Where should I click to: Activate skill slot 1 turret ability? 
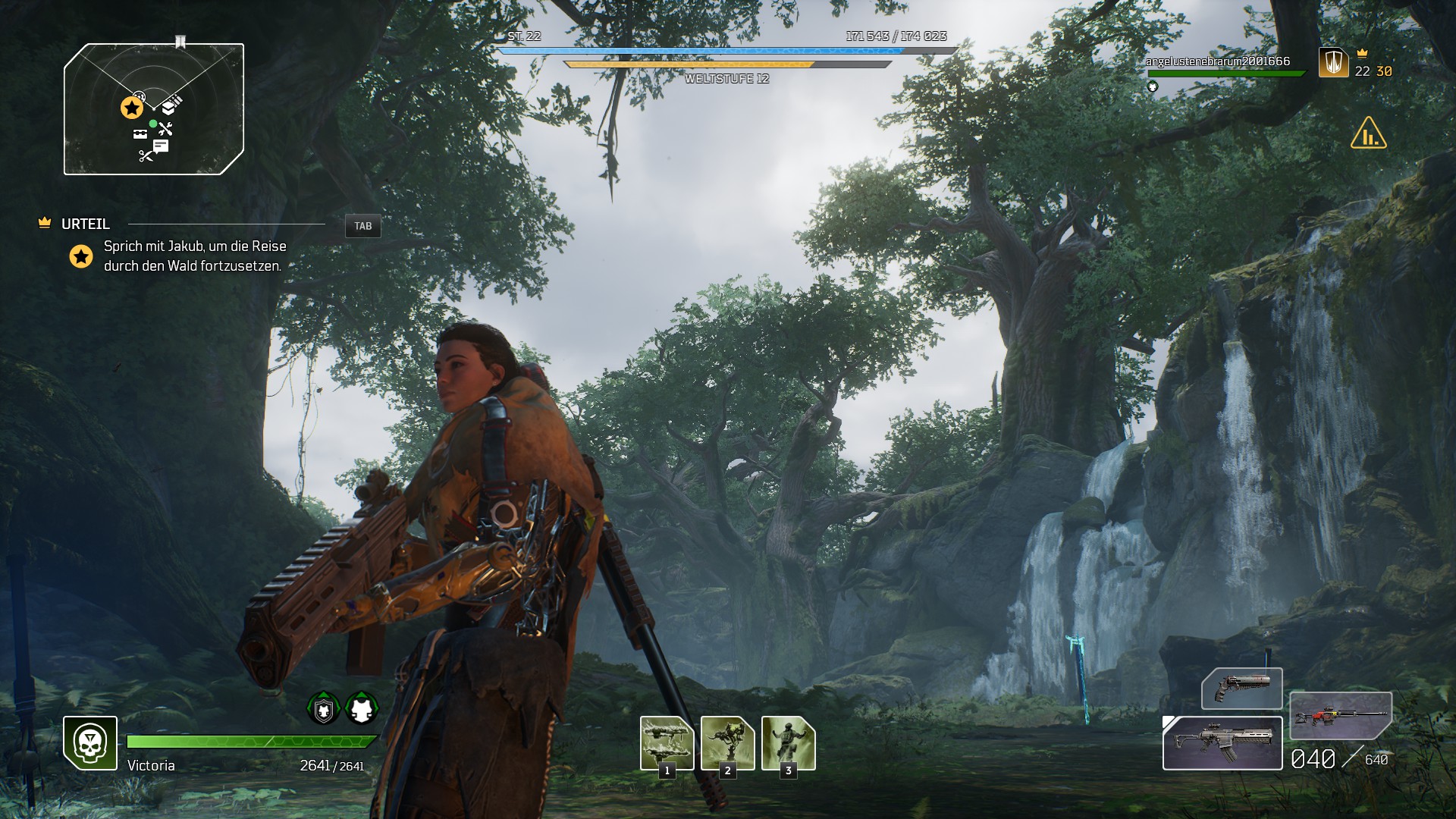click(x=667, y=742)
